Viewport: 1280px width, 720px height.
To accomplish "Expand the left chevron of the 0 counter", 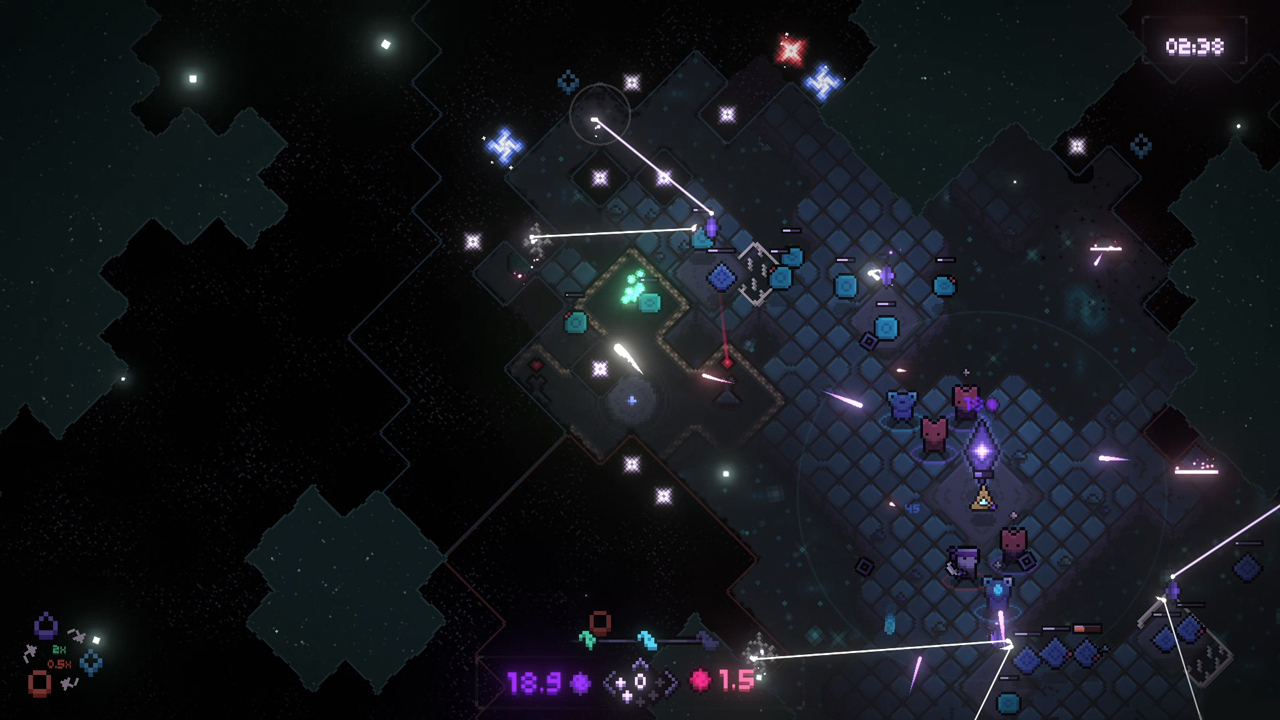I will (608, 682).
